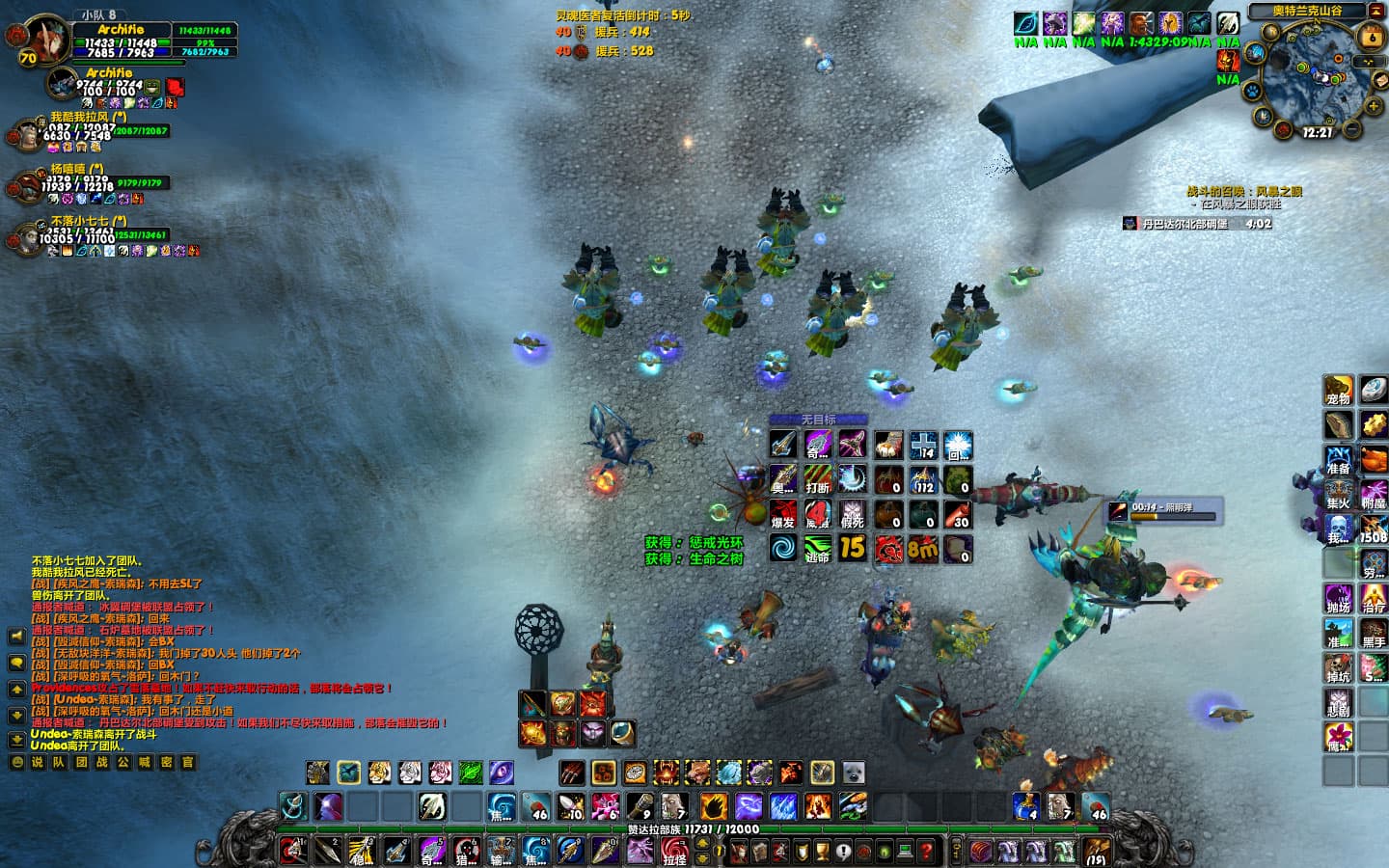Use the 假死 (Feign Death) ability
Screen dimensions: 1389x868
pos(852,514)
